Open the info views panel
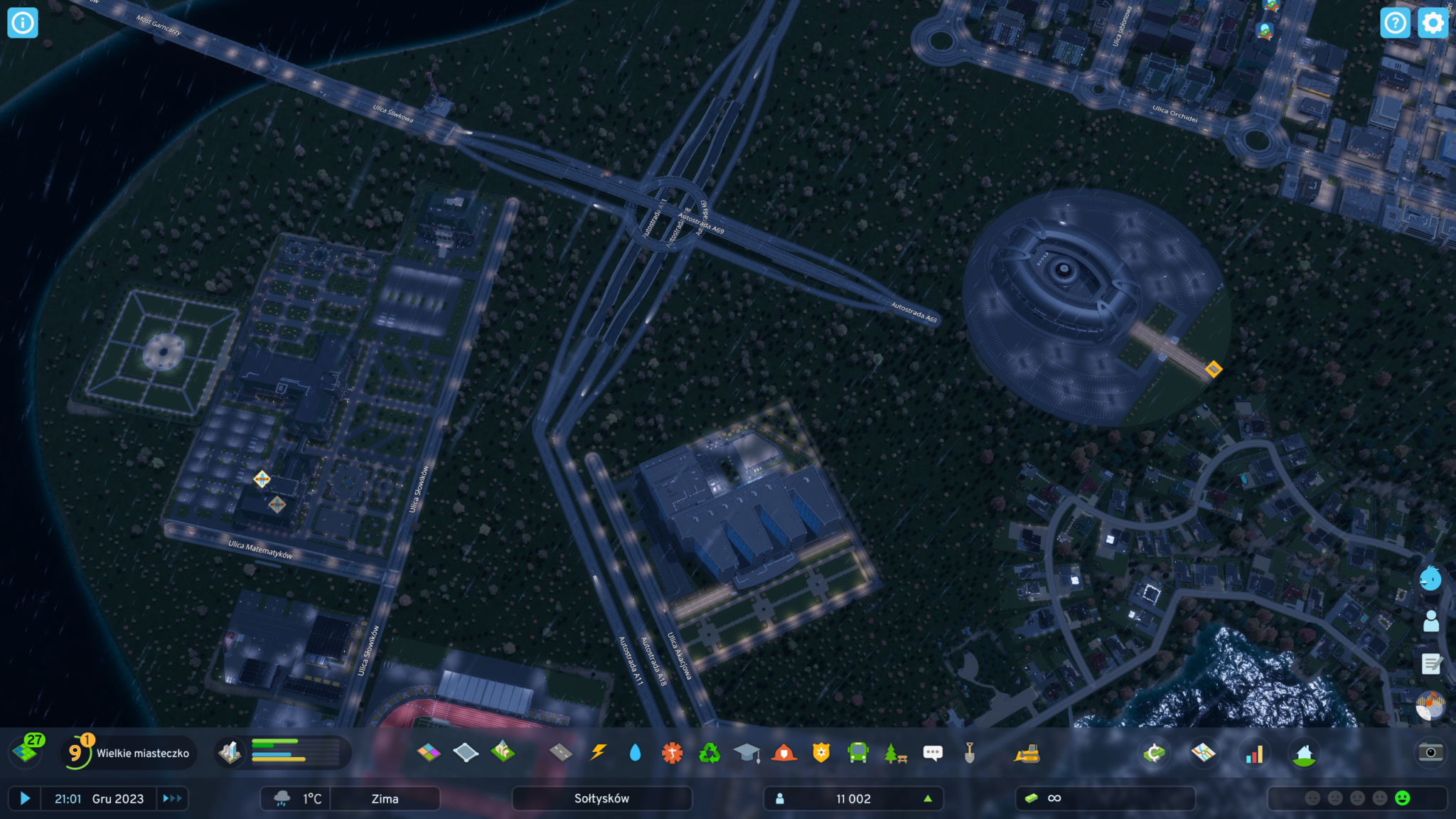Image resolution: width=1456 pixels, height=819 pixels. tap(22, 23)
